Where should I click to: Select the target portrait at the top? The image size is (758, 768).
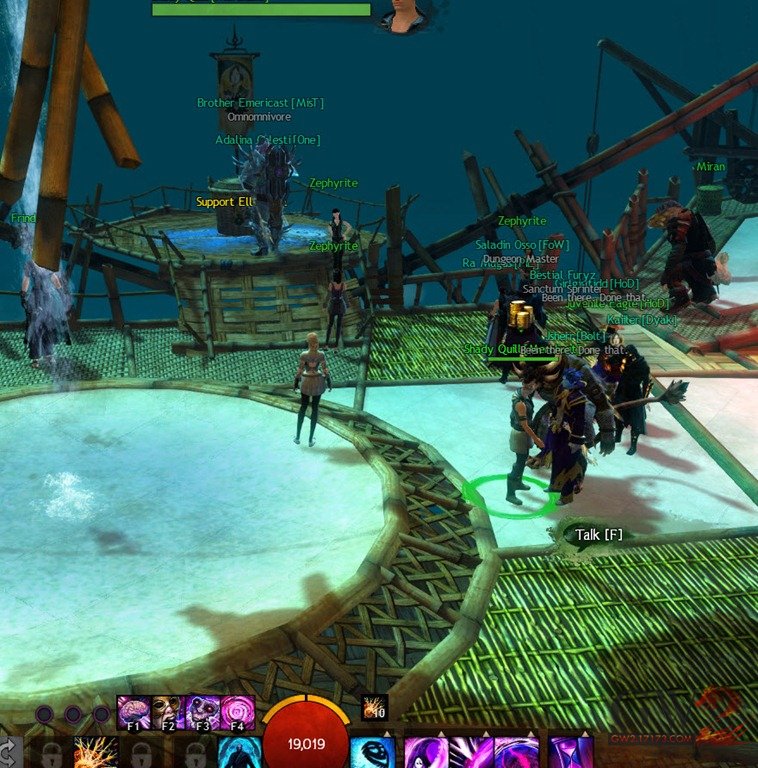tap(403, 14)
